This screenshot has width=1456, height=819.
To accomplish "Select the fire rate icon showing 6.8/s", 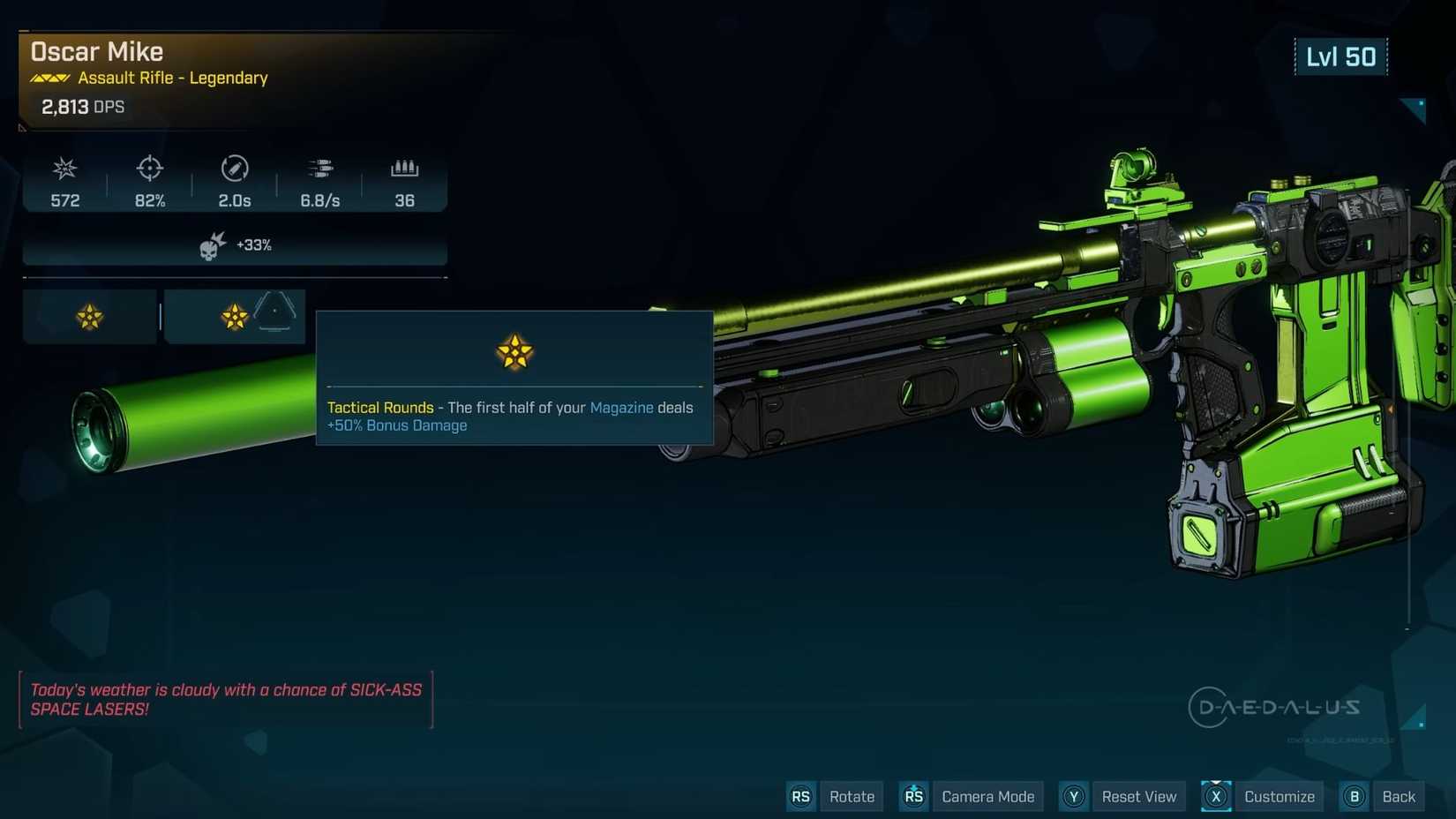I will pyautogui.click(x=319, y=169).
